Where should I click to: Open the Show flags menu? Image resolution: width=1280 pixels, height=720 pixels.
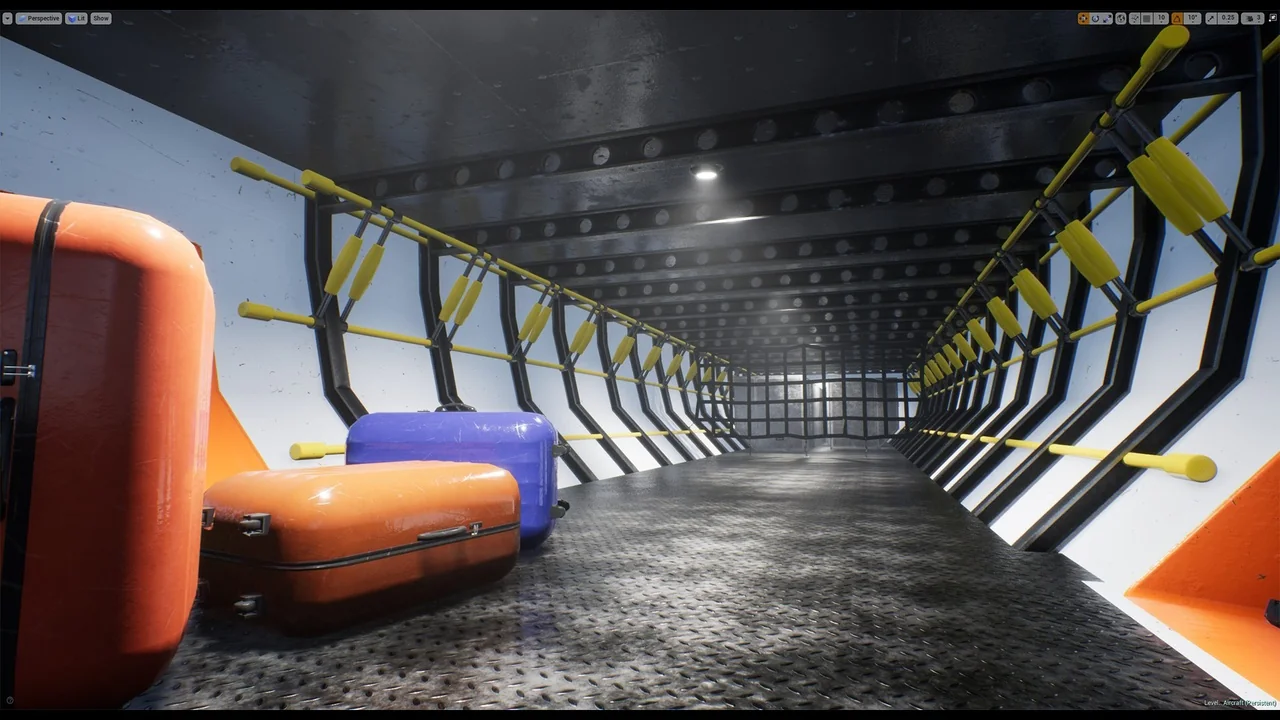(x=101, y=18)
